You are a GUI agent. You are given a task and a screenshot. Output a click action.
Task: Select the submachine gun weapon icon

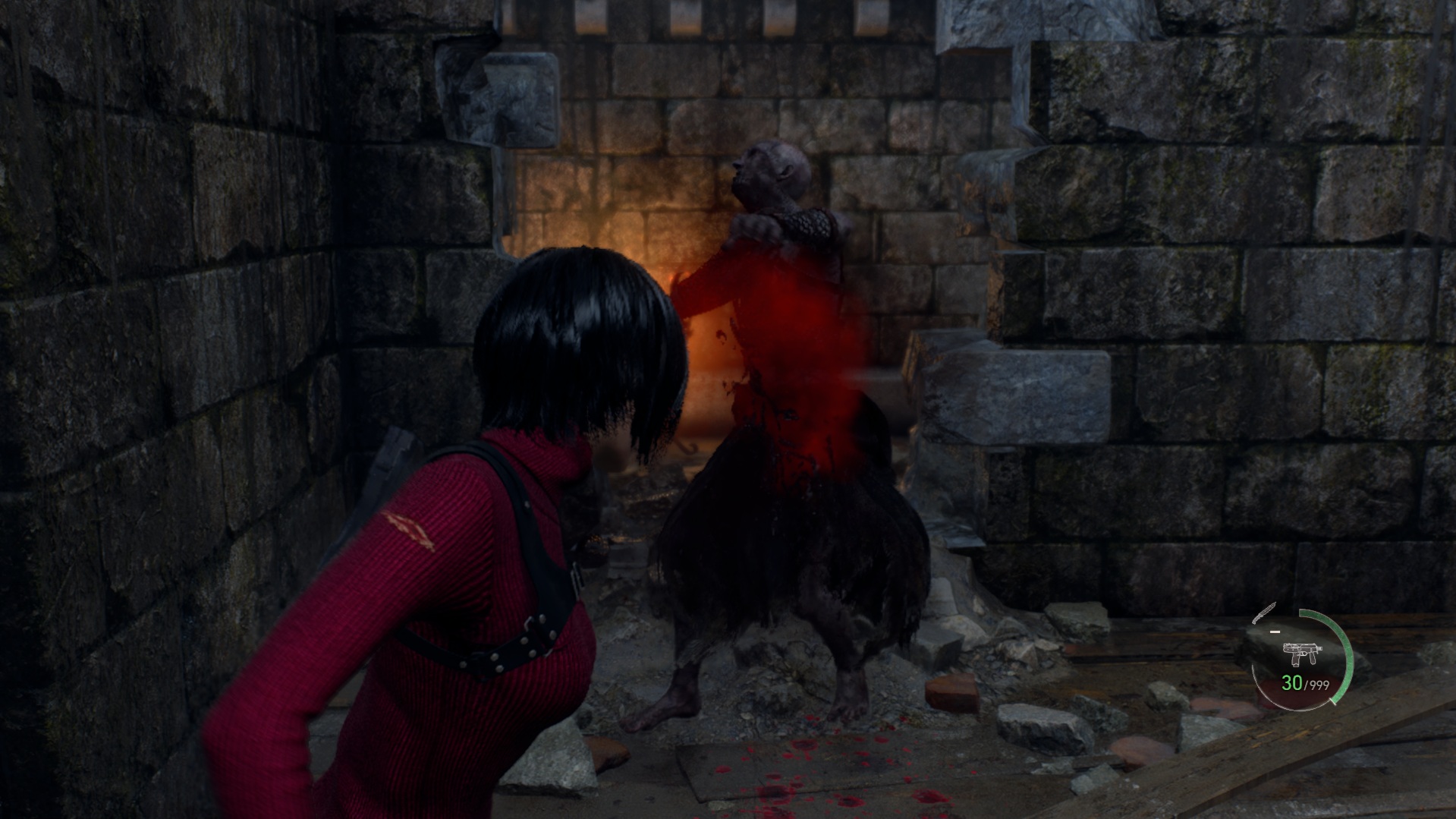[x=1301, y=654]
